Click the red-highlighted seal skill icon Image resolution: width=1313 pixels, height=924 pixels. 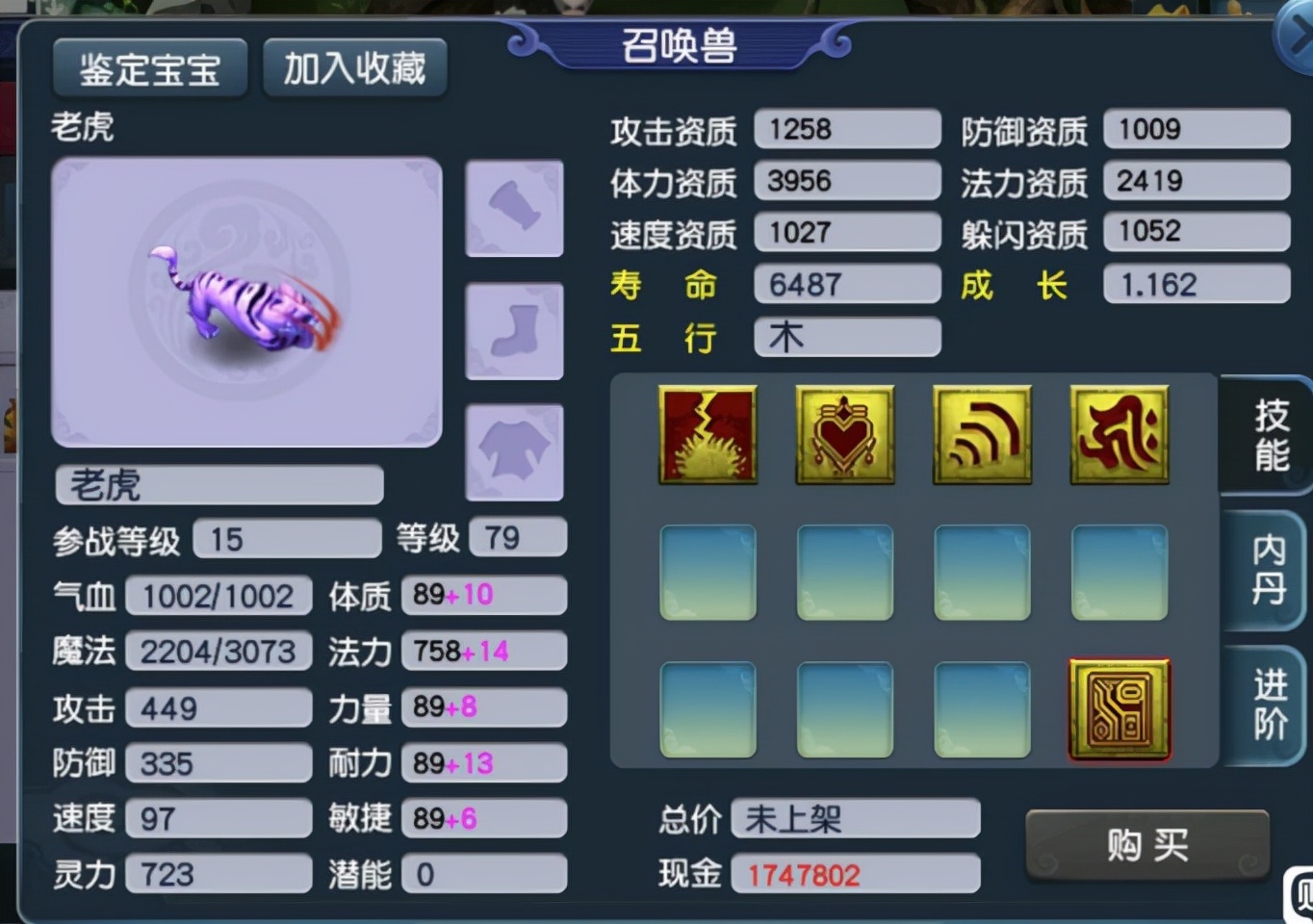1119,709
